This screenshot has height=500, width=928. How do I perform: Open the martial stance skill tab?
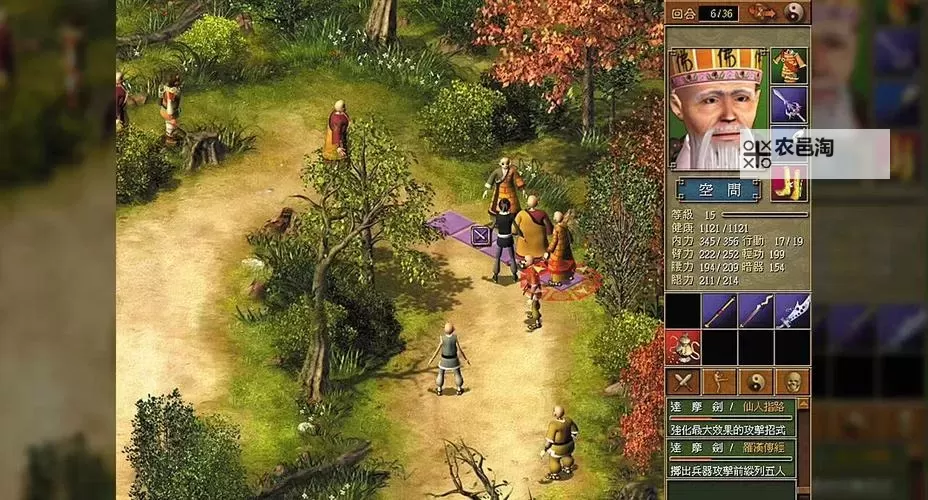pos(719,381)
